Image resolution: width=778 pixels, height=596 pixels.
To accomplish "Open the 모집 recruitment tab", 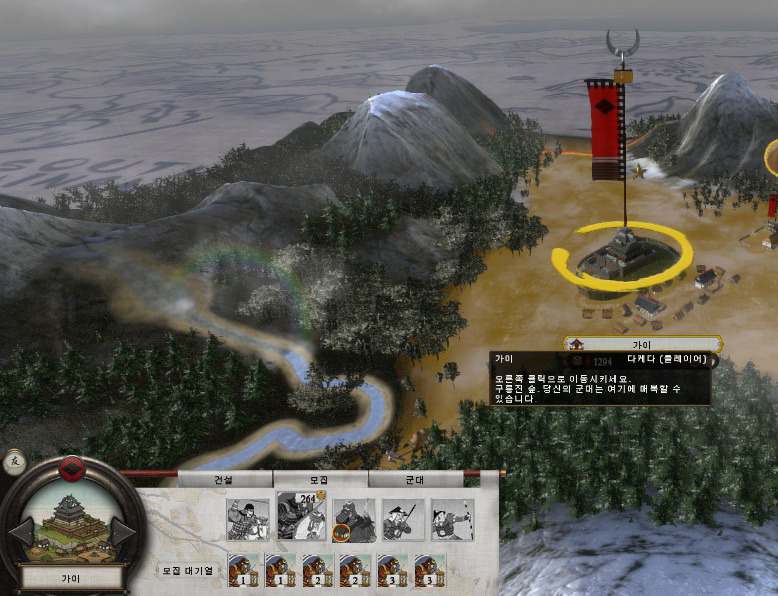I will coord(320,479).
